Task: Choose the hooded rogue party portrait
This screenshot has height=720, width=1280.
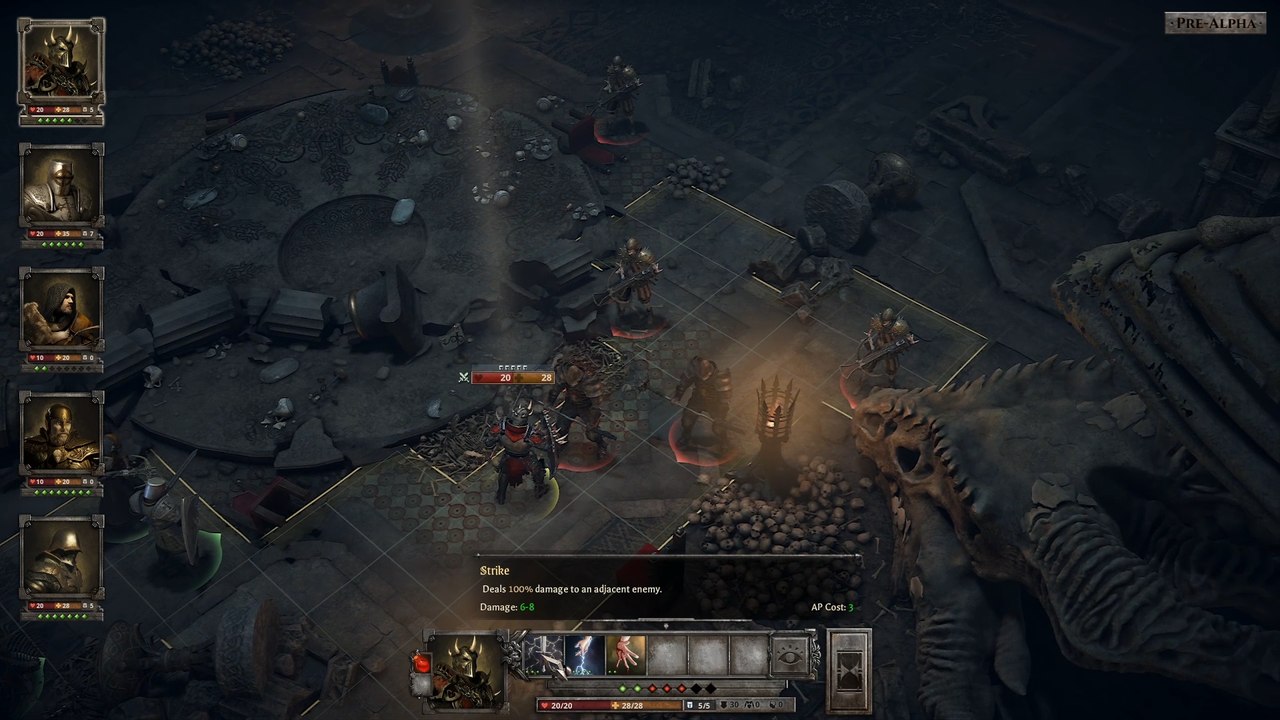Action: click(61, 309)
